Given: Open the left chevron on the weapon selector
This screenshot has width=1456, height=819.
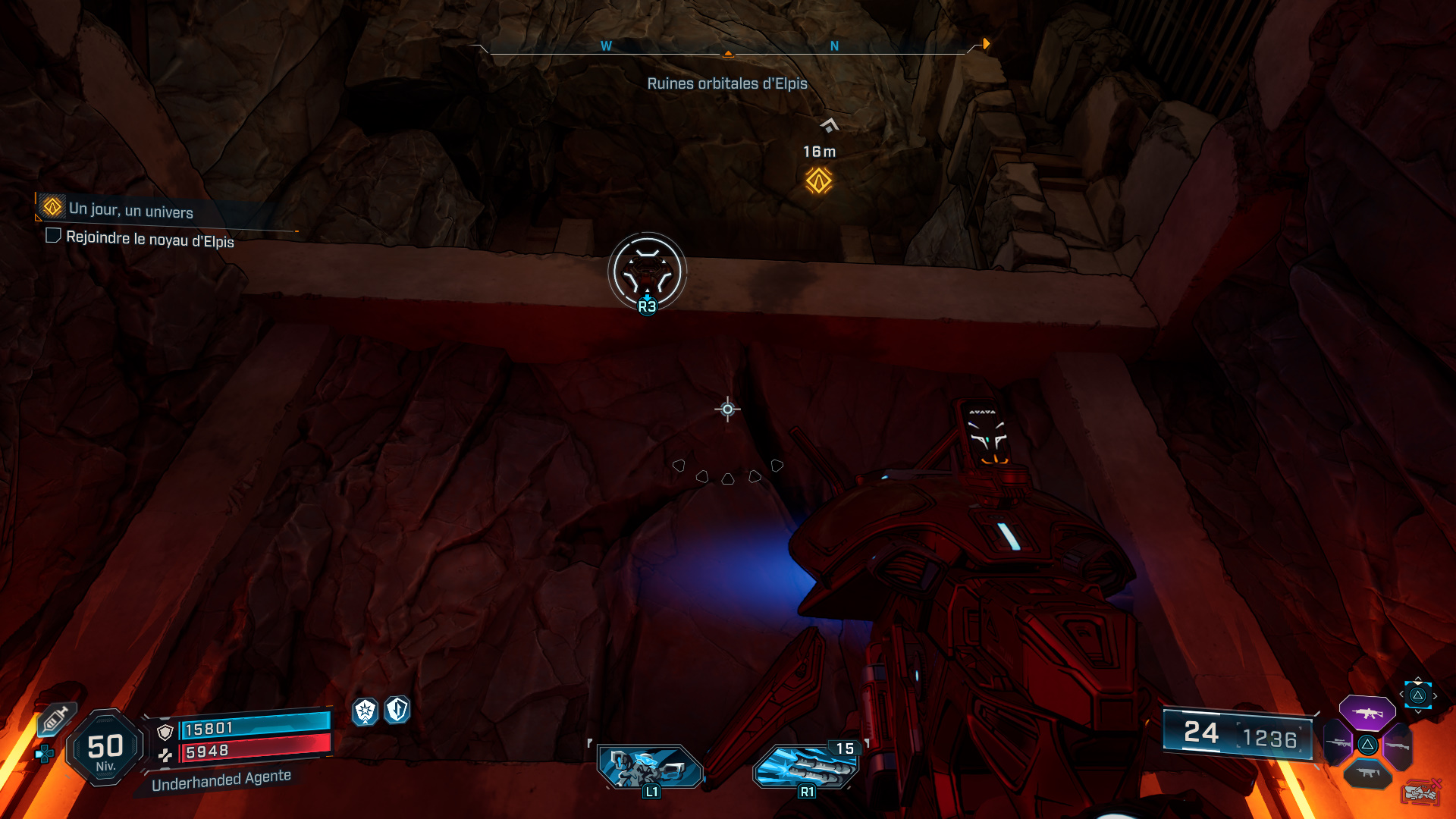Looking at the screenshot, I should tap(1401, 694).
